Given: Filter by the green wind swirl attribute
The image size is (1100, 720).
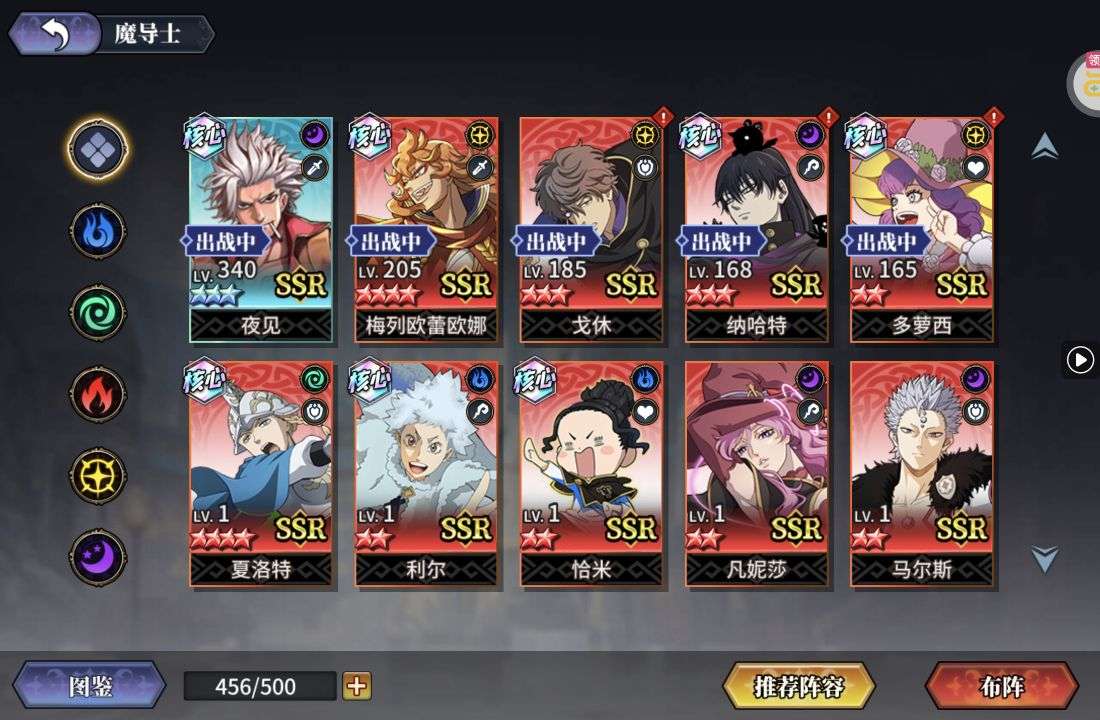Looking at the screenshot, I should coord(98,312).
